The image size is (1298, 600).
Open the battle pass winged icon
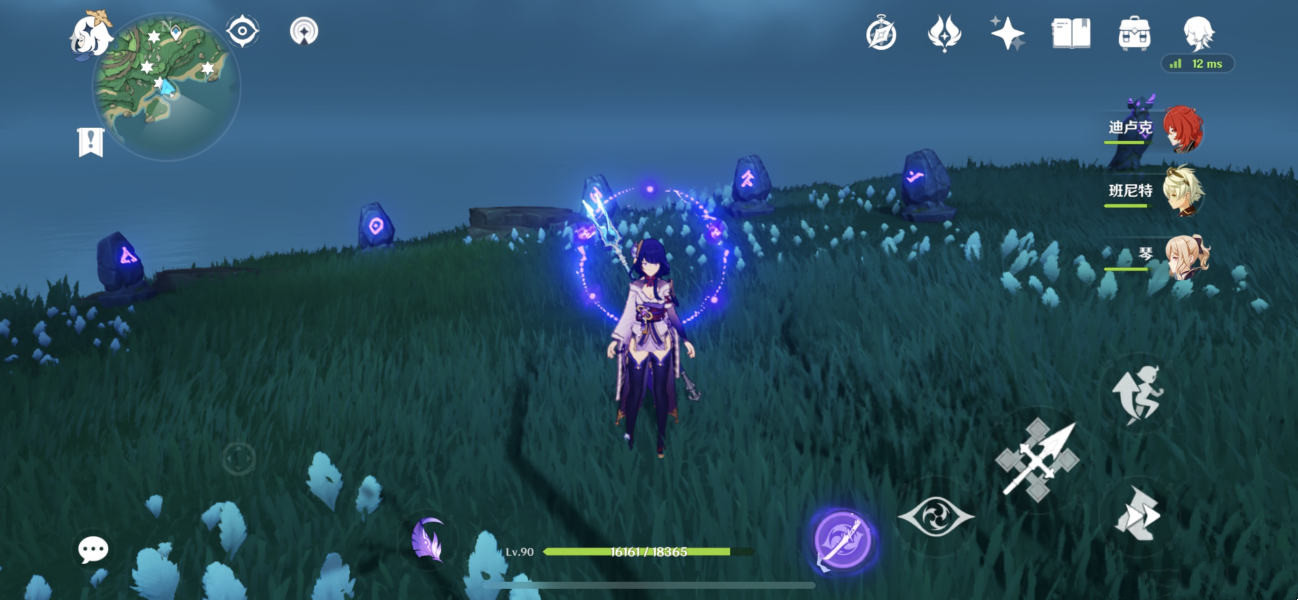944,34
